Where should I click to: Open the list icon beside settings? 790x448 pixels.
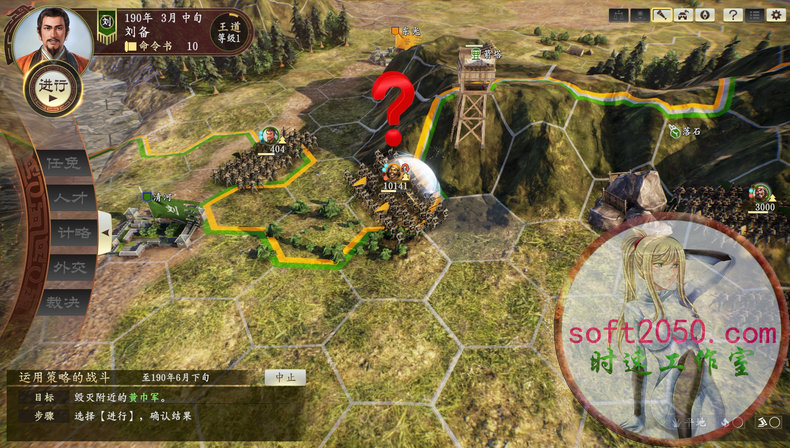pyautogui.click(x=755, y=15)
